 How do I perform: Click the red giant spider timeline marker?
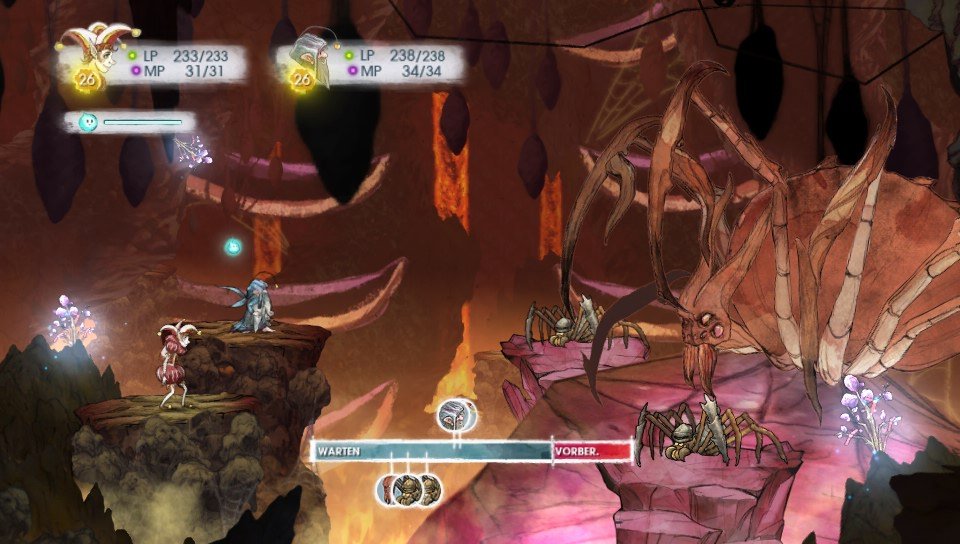389,490
